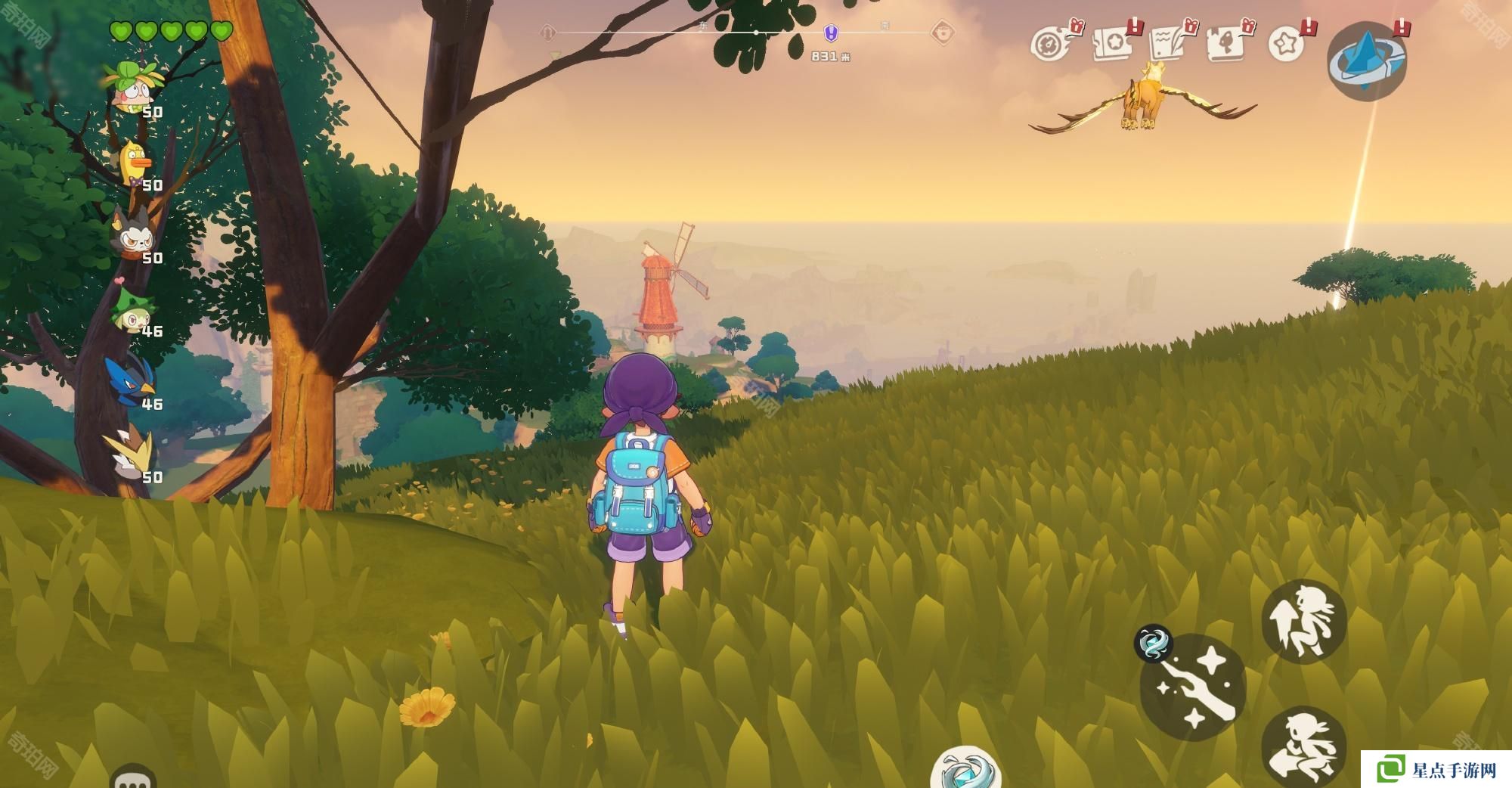Screen dimensions: 1512x788
Task: Open the fish book icon
Action: coord(1226,42)
